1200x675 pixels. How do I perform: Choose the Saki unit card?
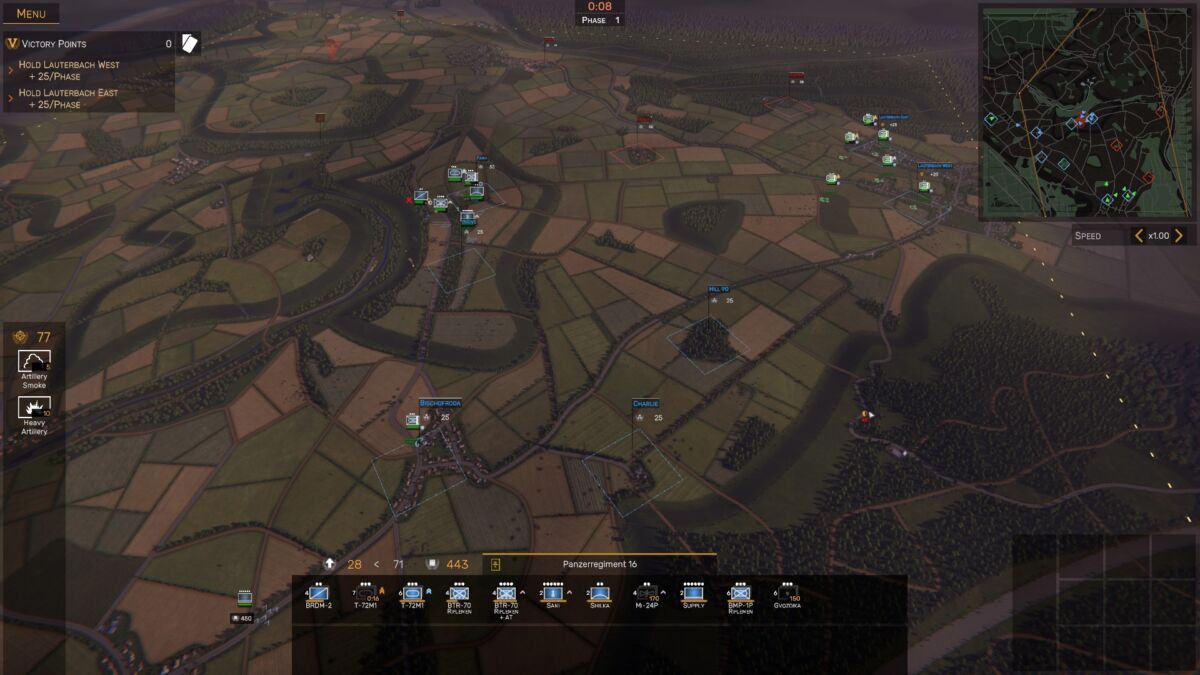click(553, 595)
